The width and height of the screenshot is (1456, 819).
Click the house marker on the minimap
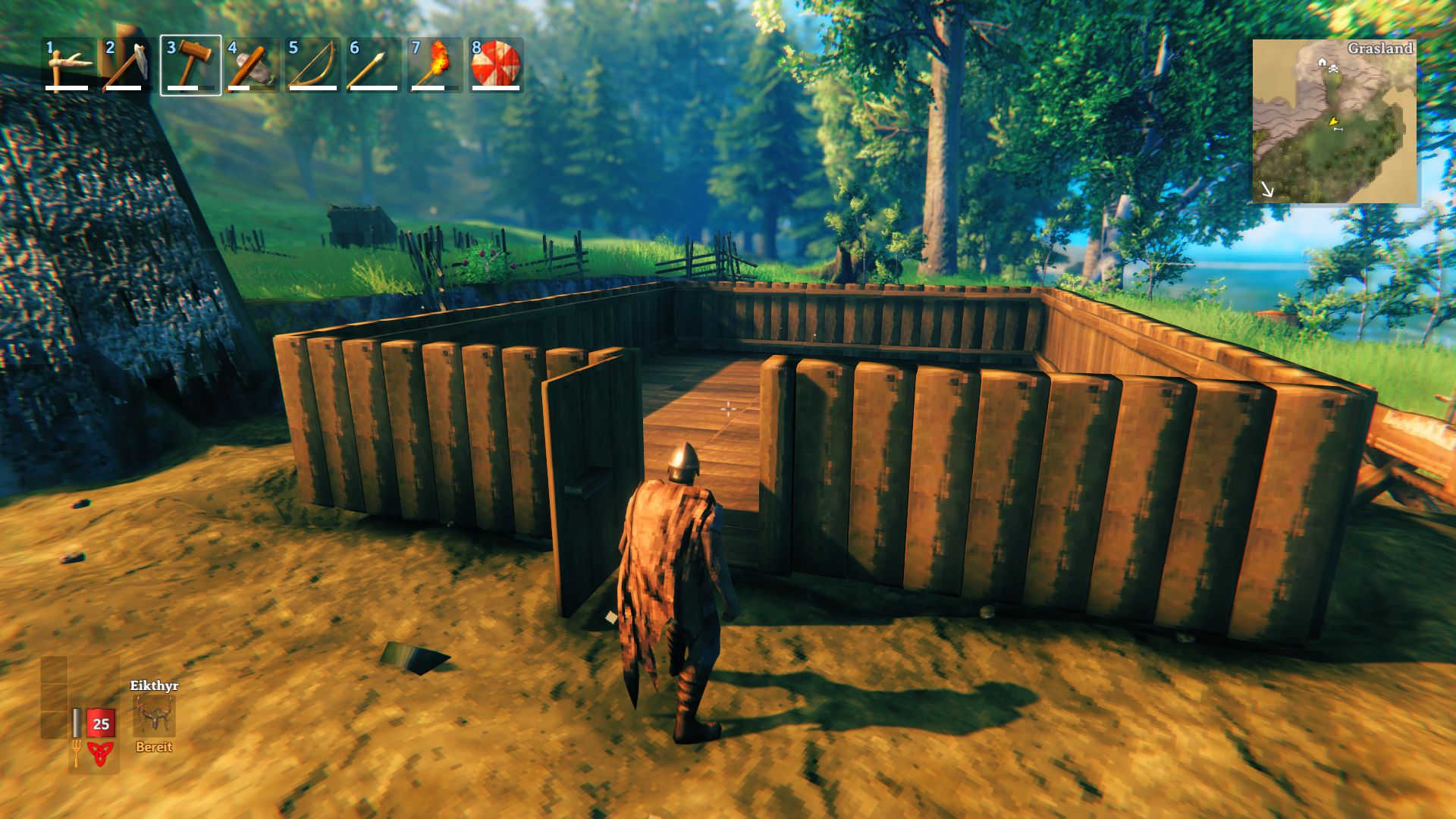pos(1322,62)
